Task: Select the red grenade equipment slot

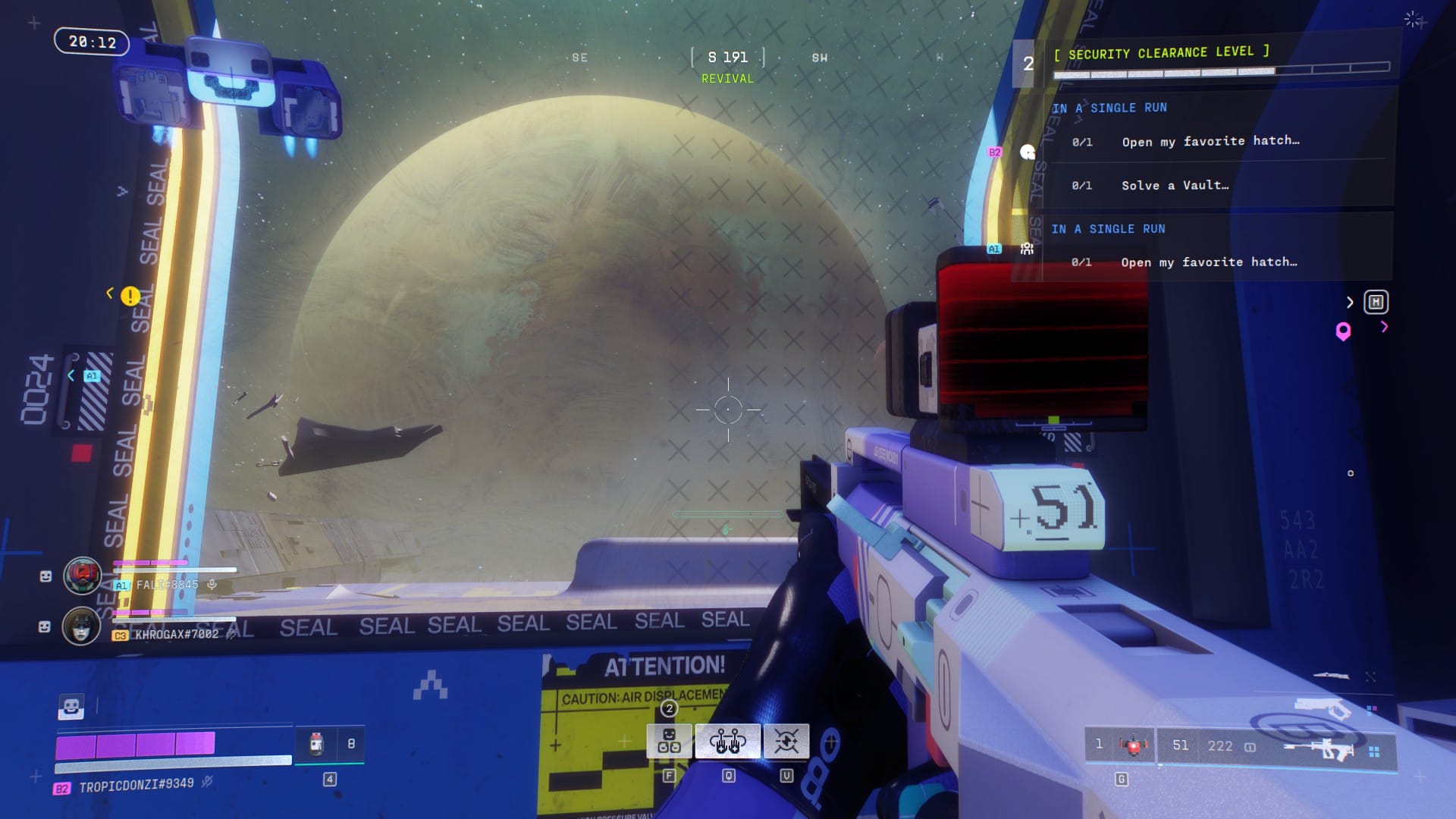Action: 1133,745
